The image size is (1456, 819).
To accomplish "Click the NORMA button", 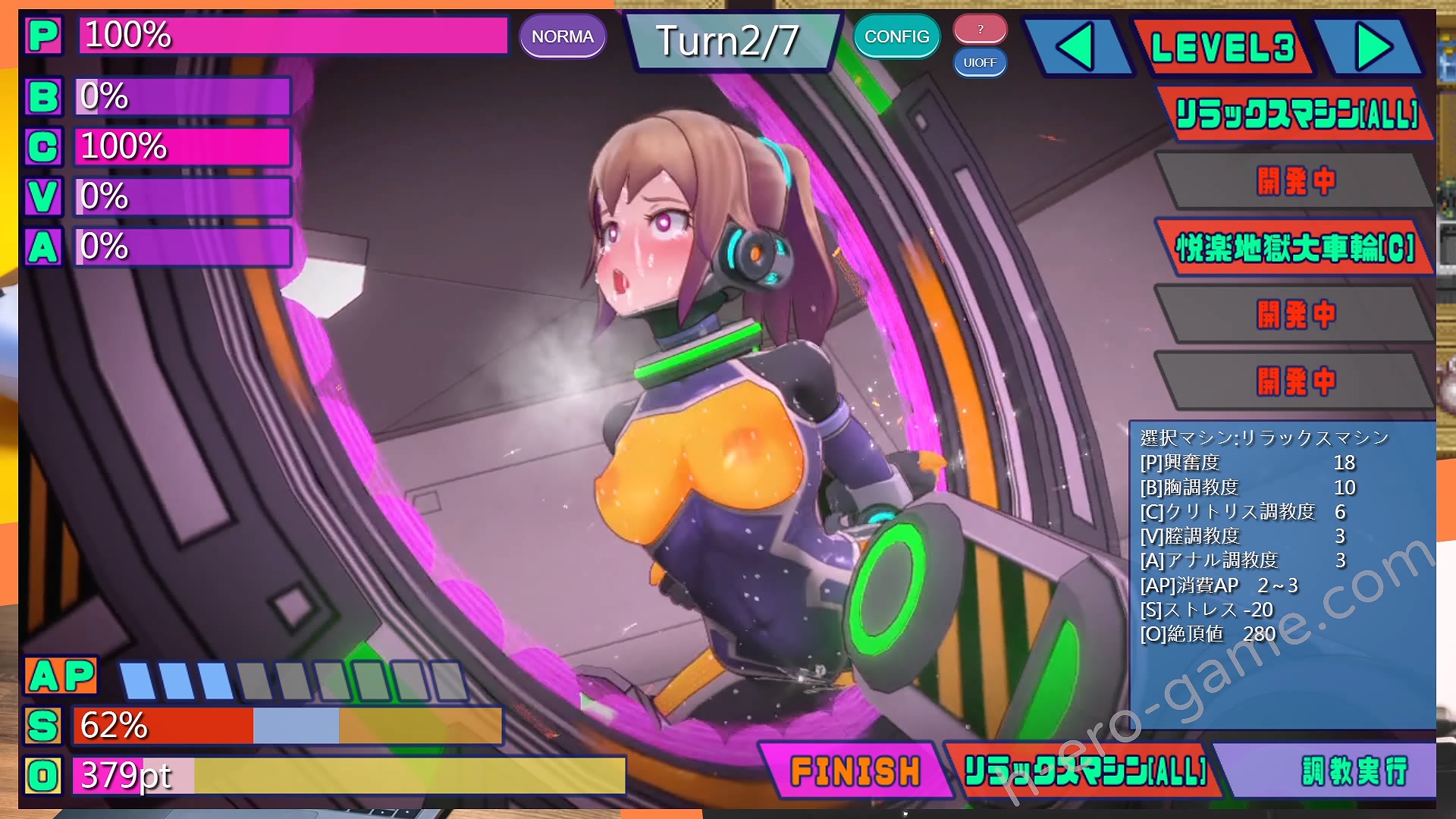I will pos(562,36).
